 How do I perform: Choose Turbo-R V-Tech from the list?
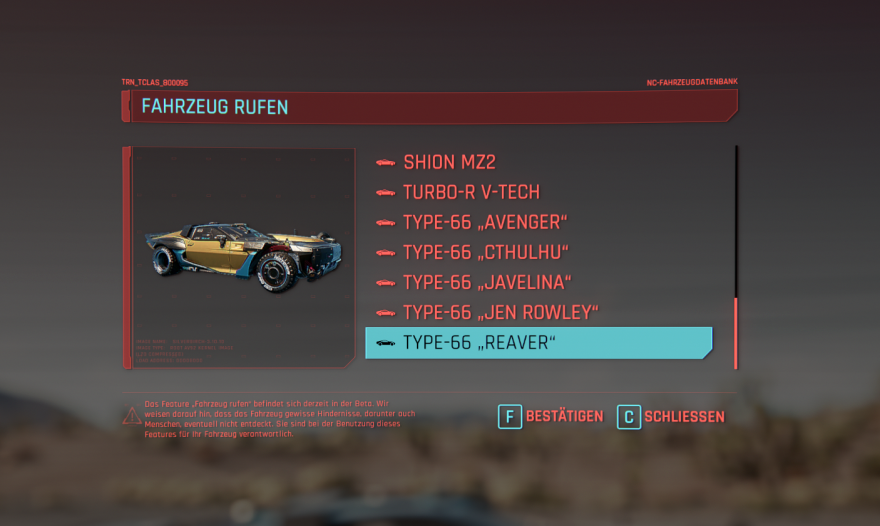point(471,192)
